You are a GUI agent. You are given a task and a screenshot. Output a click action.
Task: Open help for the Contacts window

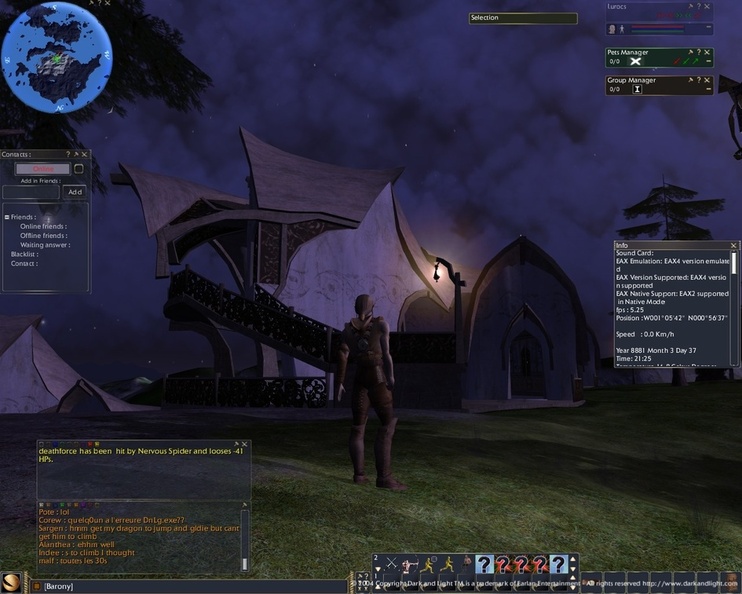(x=68, y=155)
